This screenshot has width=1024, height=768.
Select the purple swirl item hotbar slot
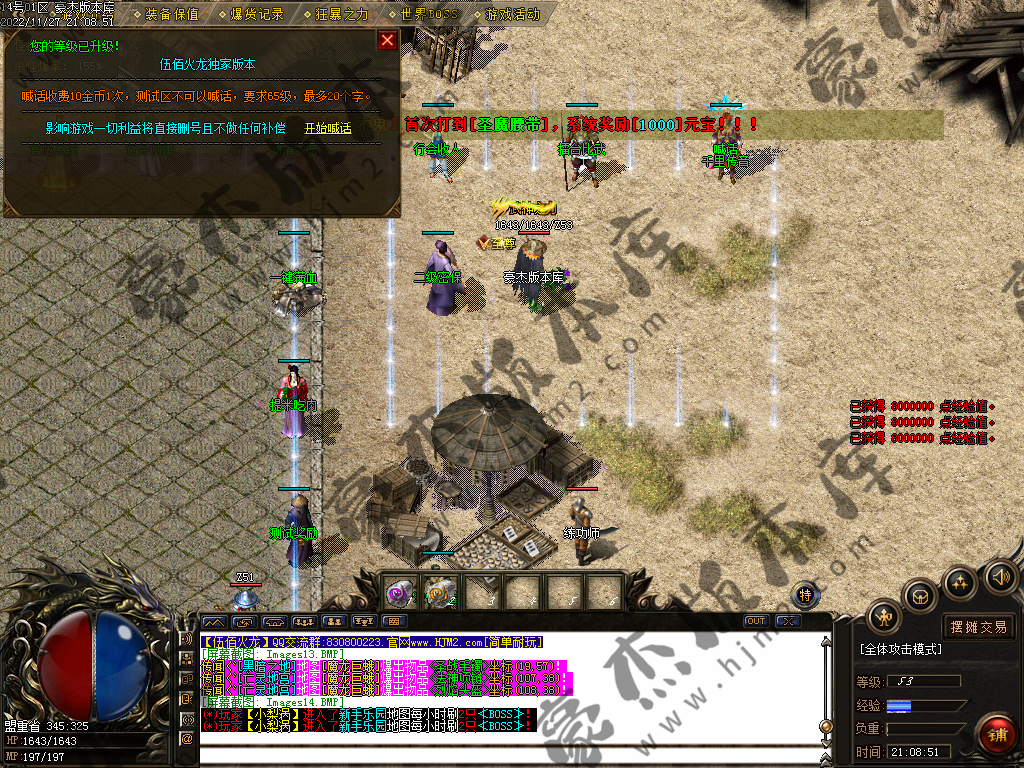click(402, 593)
